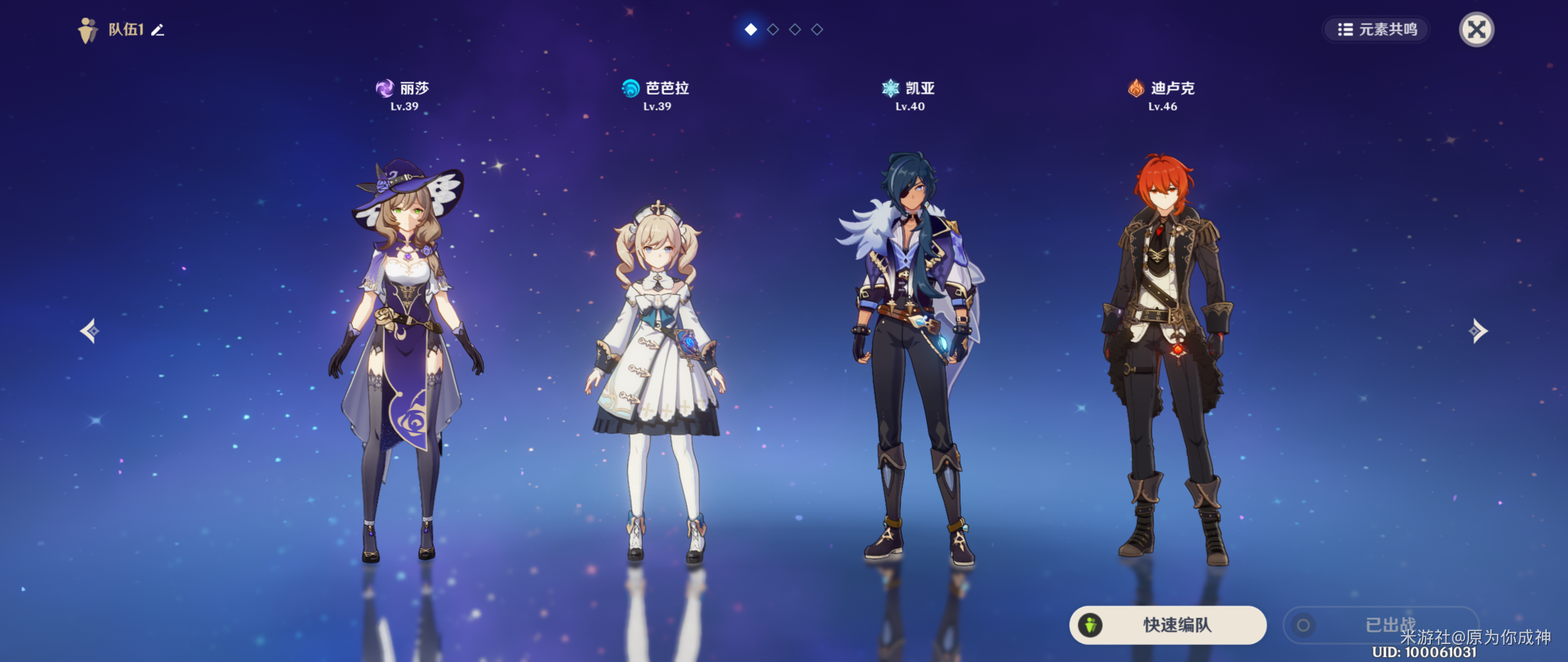Click the 已出战 deployed button
Screen dimensions: 1568x662
[1380, 625]
